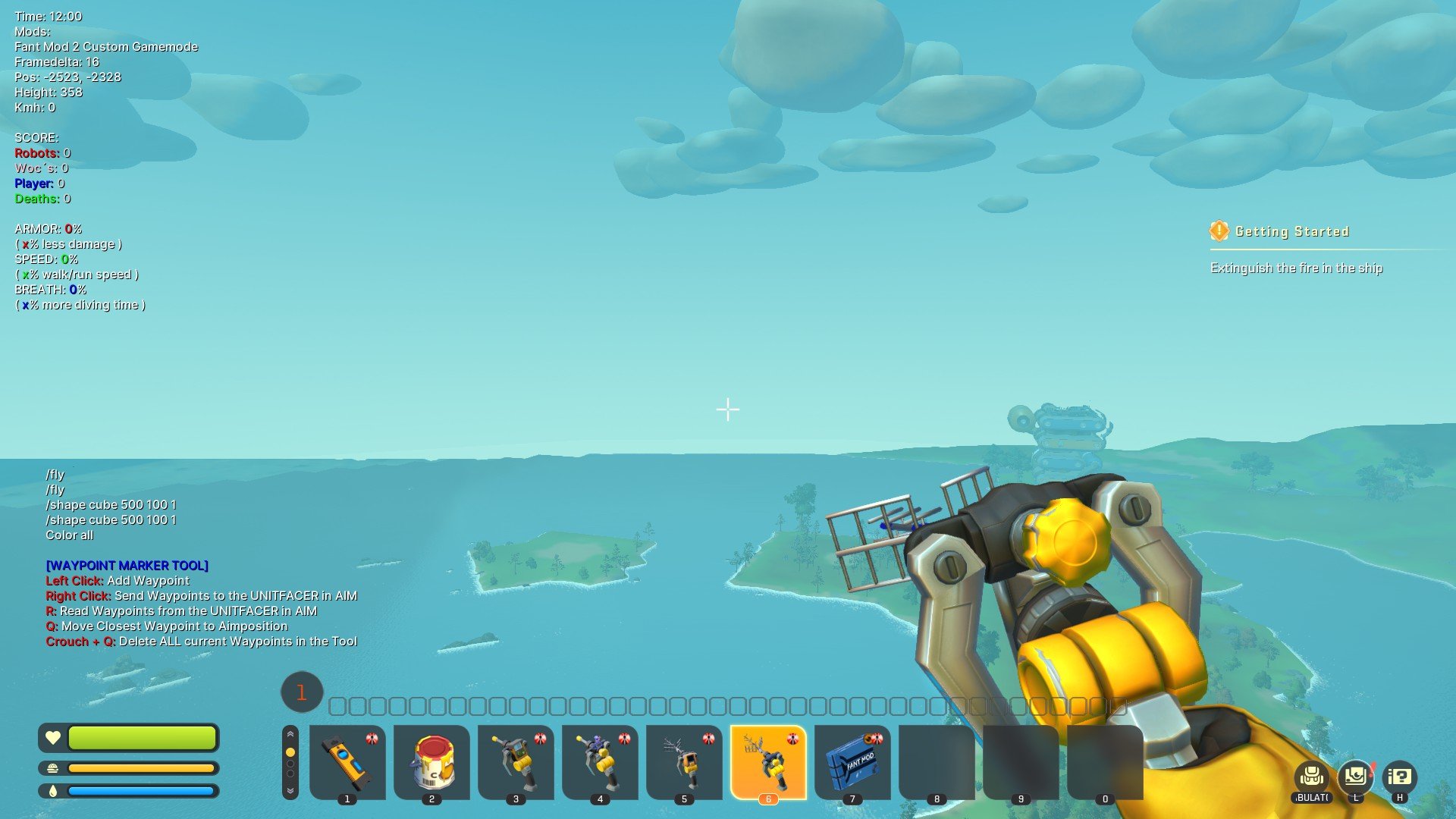Select the orange leveling tool in slot 1

(347, 761)
